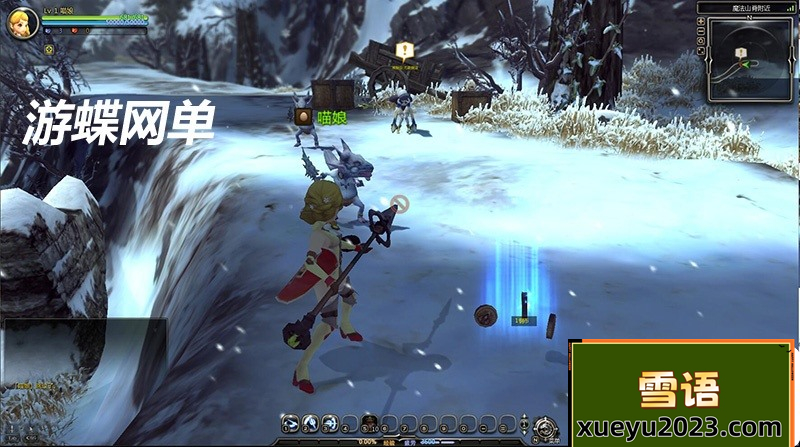Use the item in hotbar slot 5
Viewport: 800px width, 447px height.
click(x=369, y=423)
